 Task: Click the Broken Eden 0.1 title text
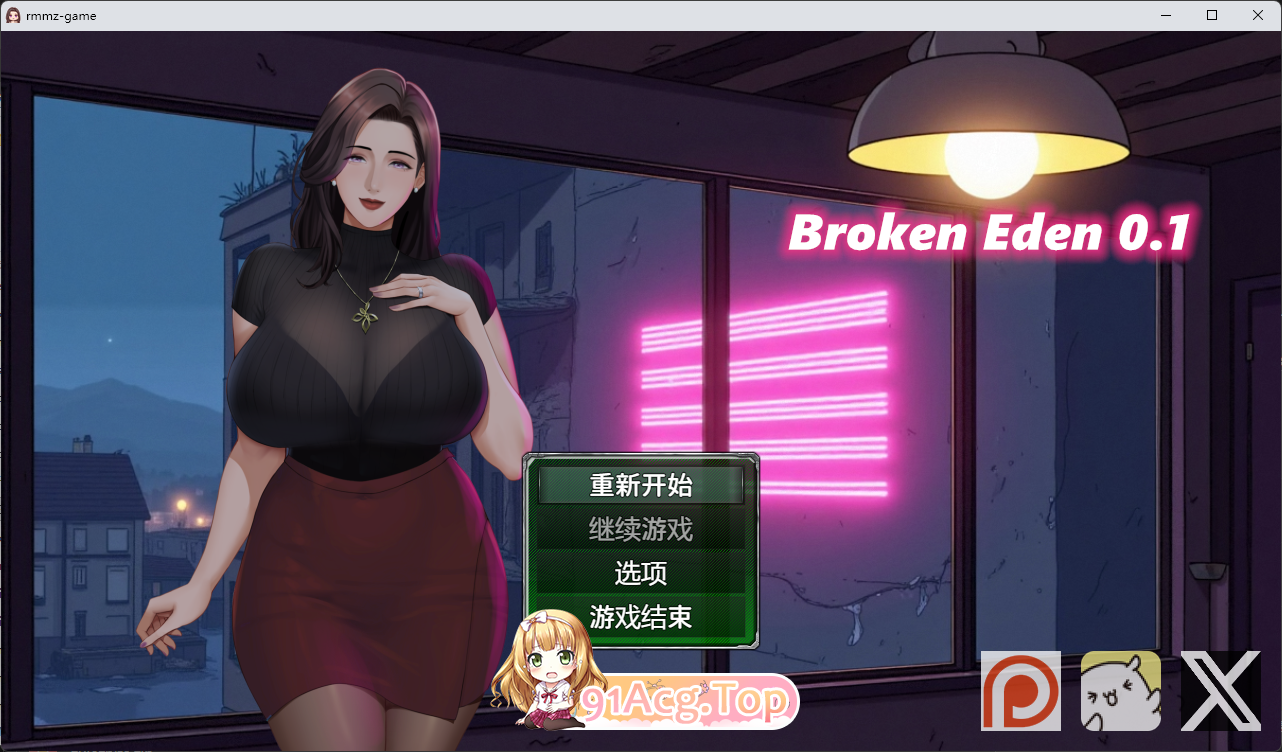coord(990,234)
